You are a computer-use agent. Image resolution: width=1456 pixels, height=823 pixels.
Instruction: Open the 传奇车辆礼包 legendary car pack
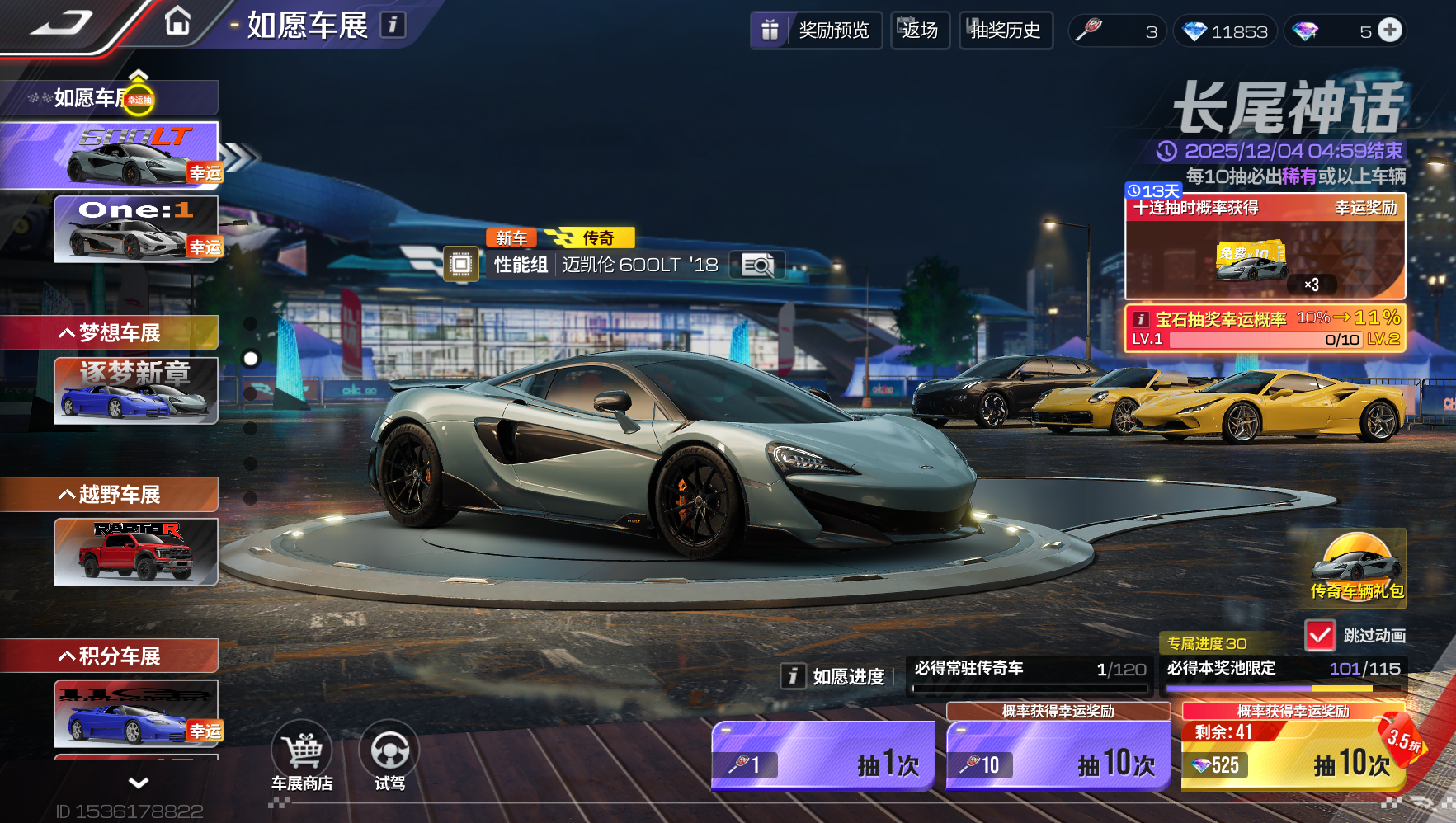(1357, 568)
